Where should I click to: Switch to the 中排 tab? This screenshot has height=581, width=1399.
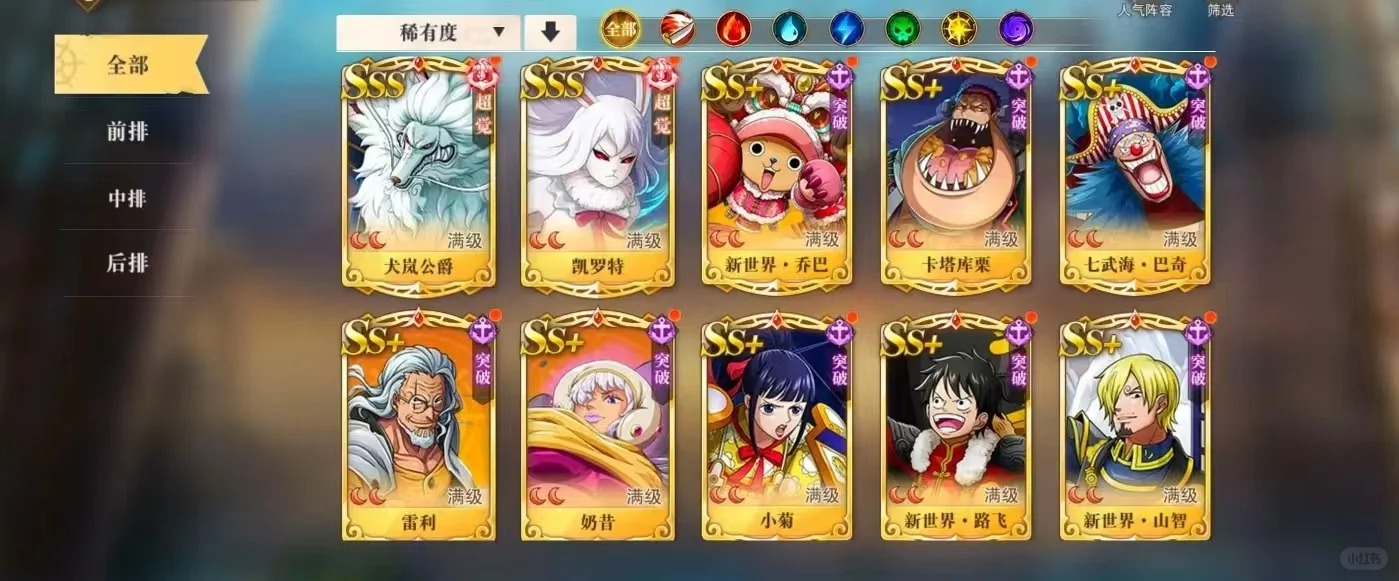127,198
